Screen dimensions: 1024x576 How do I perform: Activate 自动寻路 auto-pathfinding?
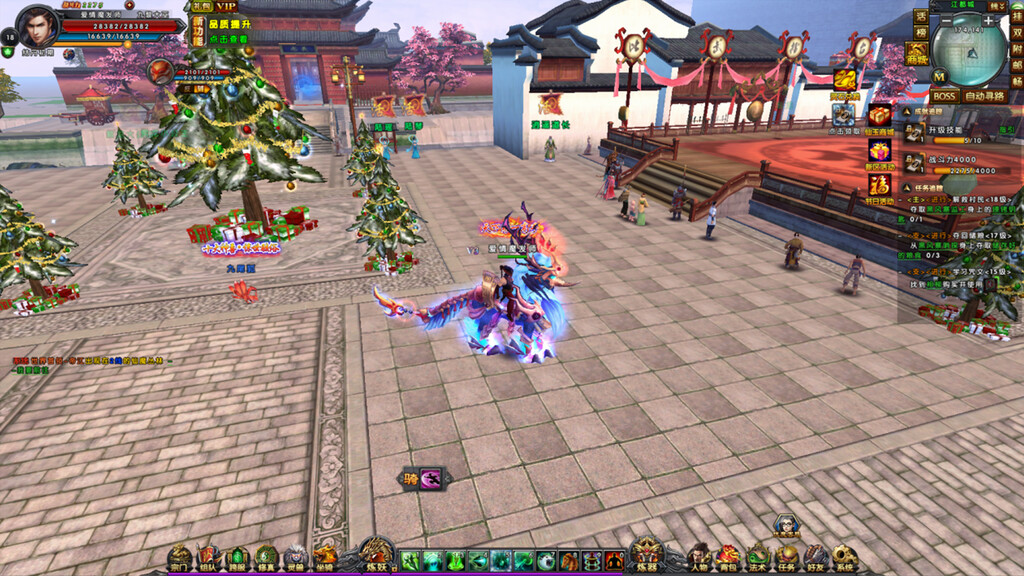[x=985, y=97]
